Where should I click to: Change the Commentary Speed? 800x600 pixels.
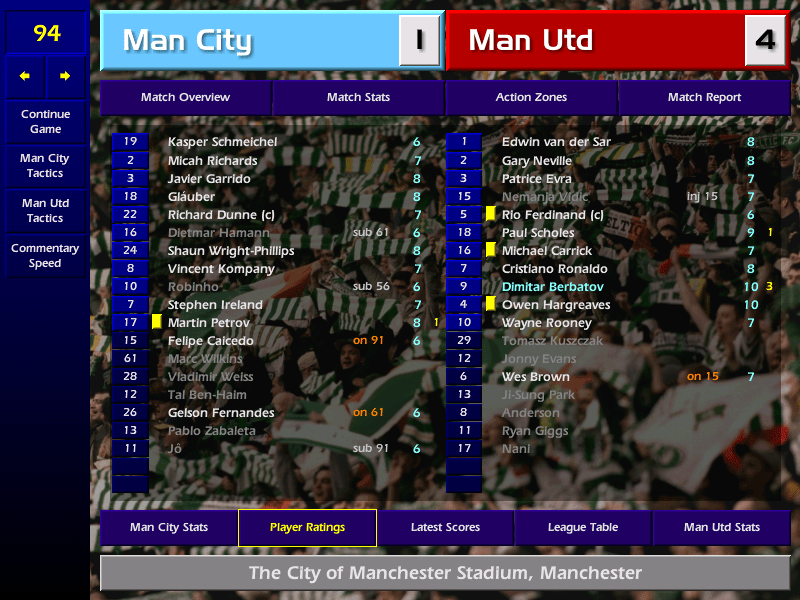[45, 256]
